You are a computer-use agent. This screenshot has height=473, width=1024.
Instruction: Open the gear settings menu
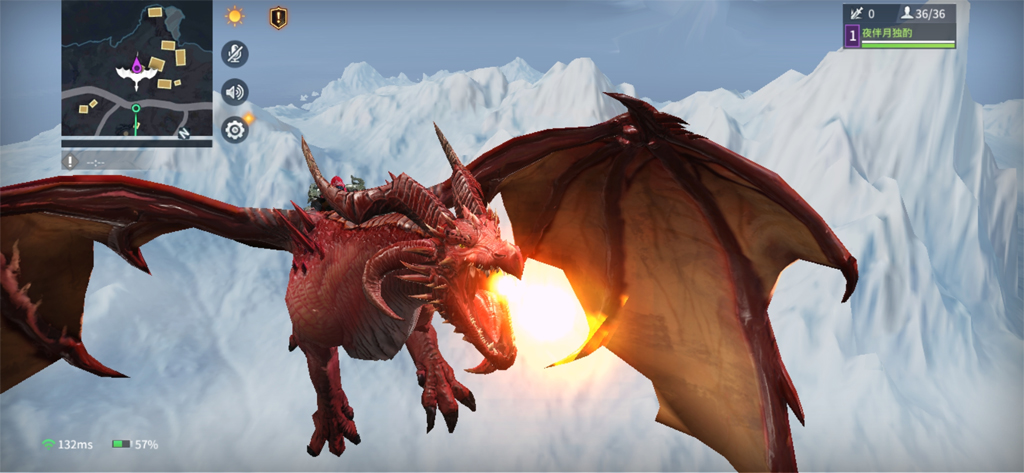pyautogui.click(x=235, y=129)
